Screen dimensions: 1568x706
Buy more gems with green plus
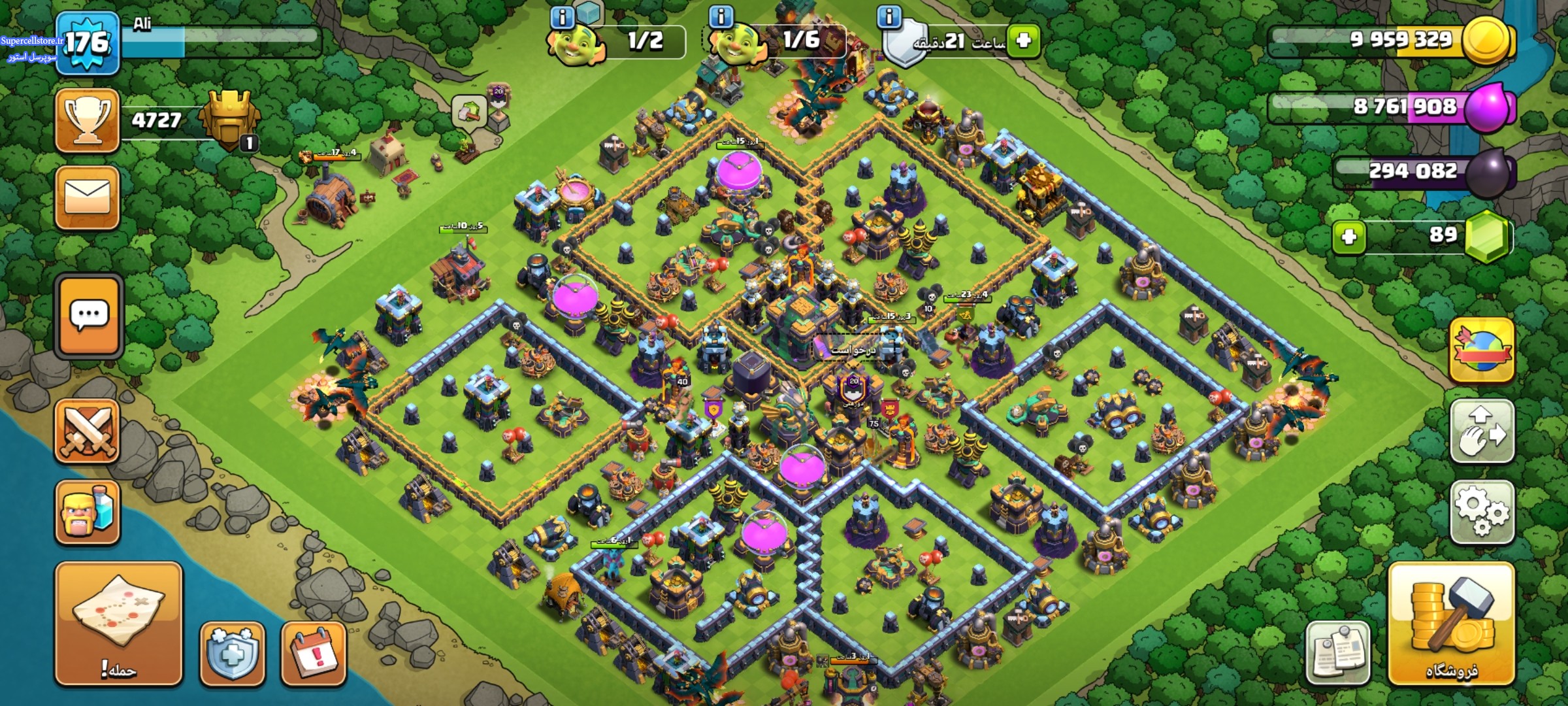[1349, 237]
